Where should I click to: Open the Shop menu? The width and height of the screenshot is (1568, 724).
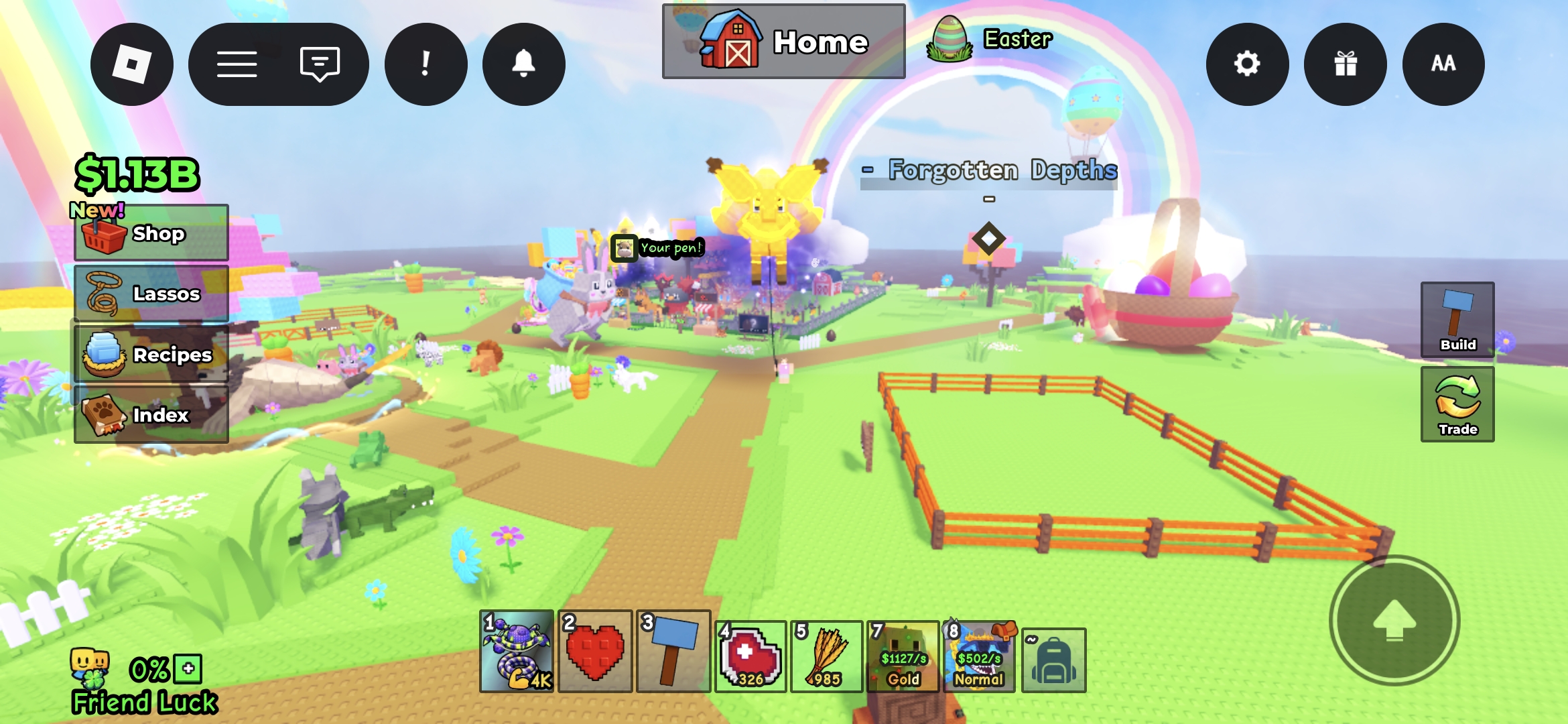(x=151, y=233)
